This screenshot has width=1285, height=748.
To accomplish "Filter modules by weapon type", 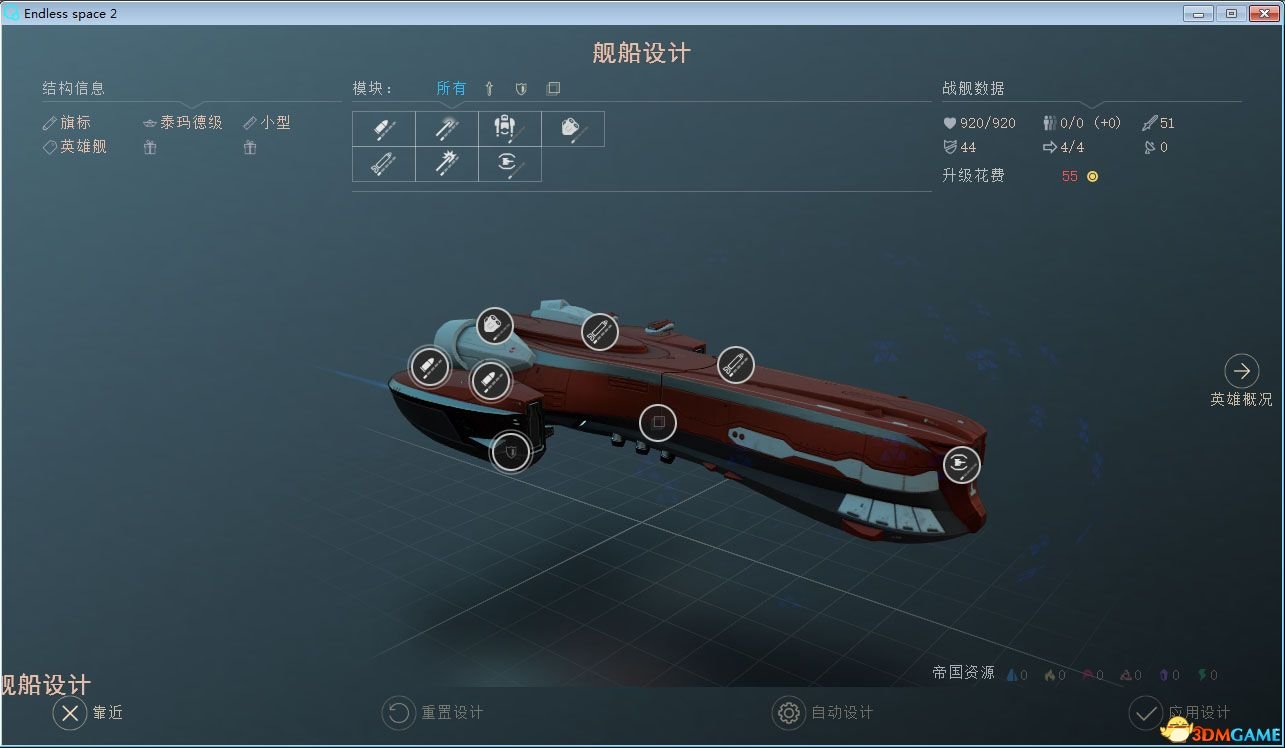I will (489, 88).
